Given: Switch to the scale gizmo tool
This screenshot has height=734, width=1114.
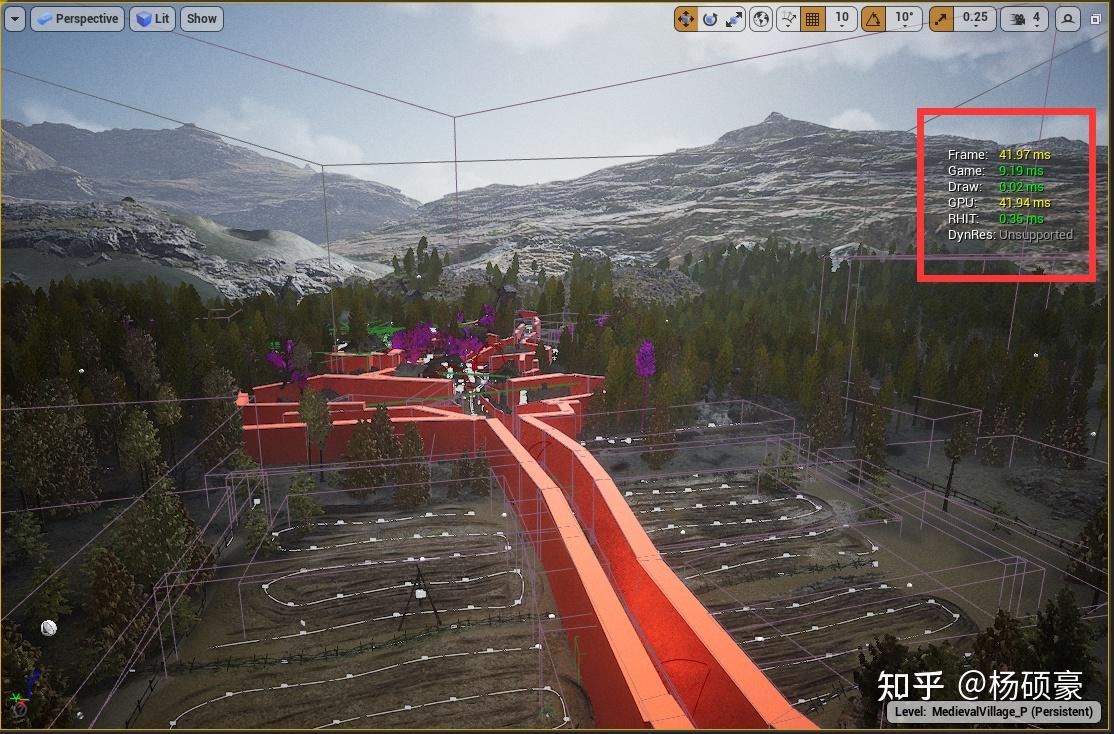Looking at the screenshot, I should point(735,18).
